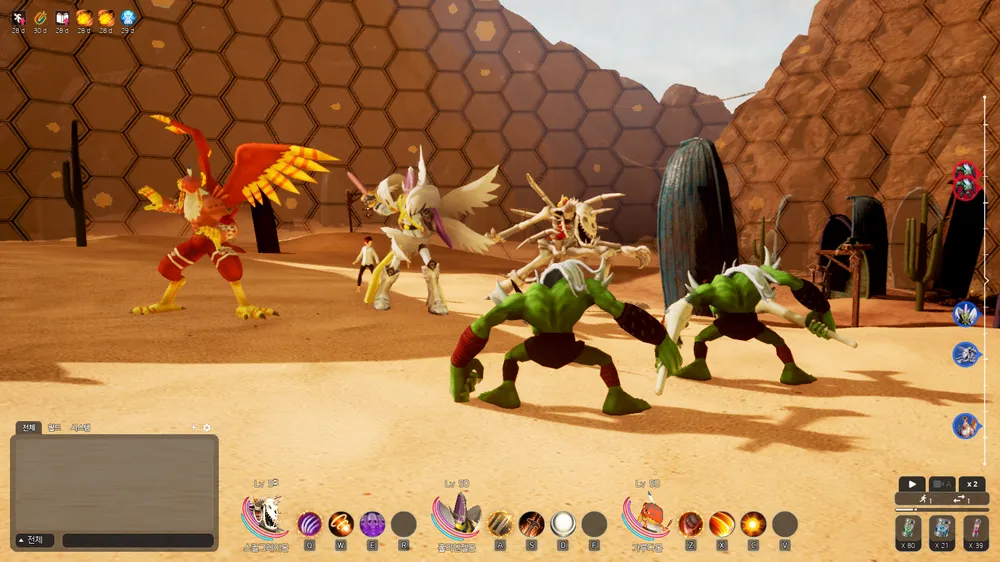Add a new chat tab with plus
Viewport: 1000px width, 562px height.
point(195,428)
